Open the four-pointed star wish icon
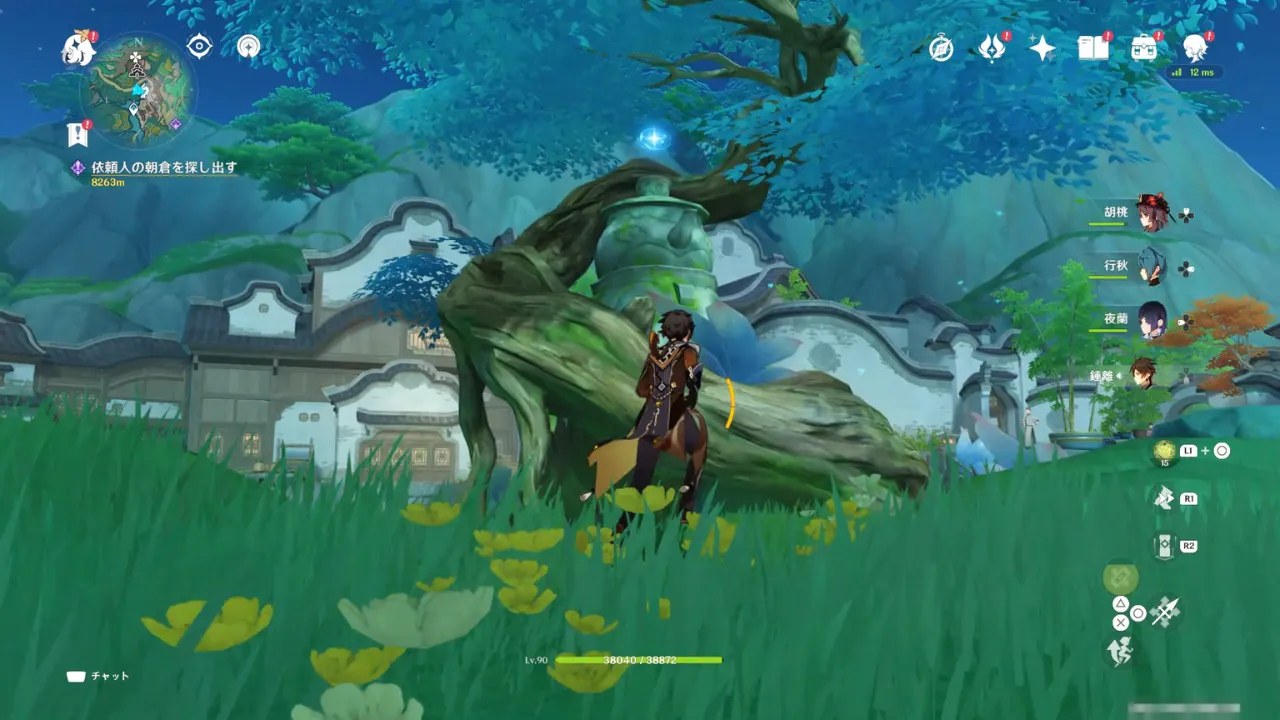This screenshot has height=720, width=1280. pyautogui.click(x=1042, y=48)
